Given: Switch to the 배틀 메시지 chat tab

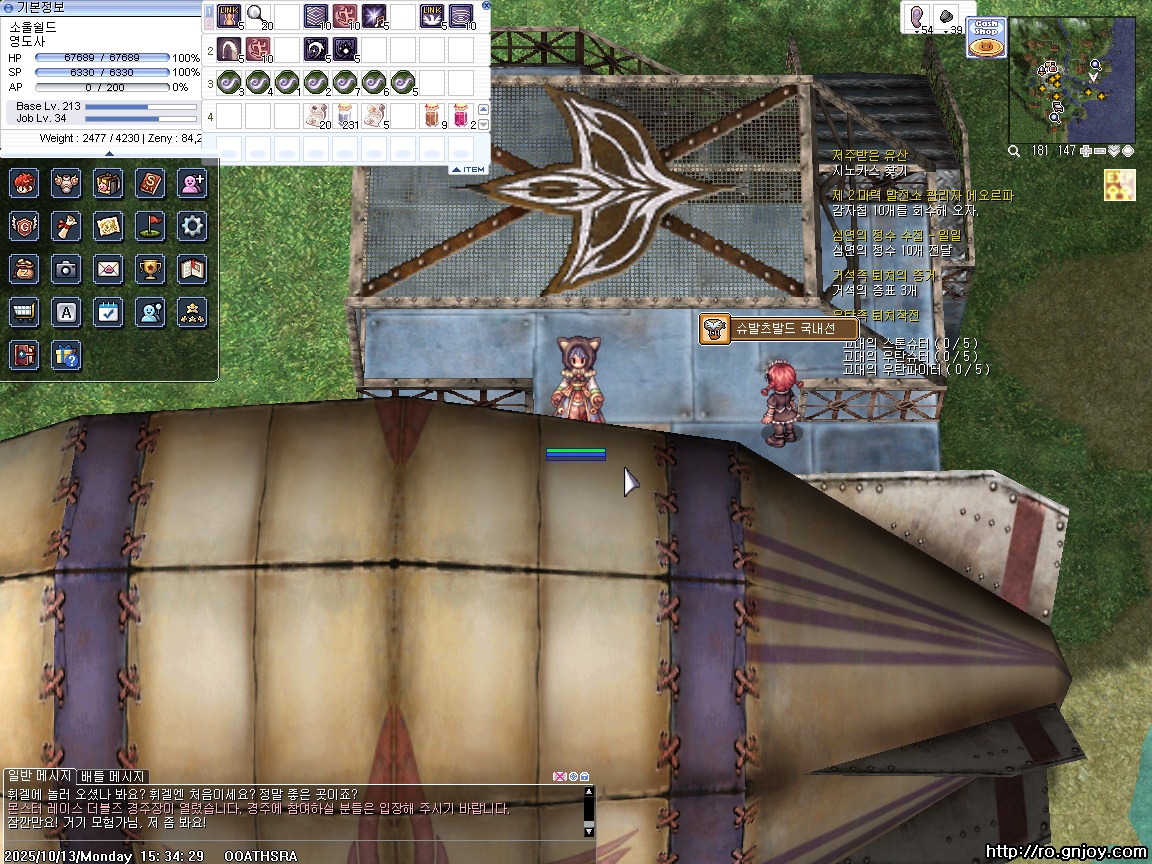Looking at the screenshot, I should point(113,776).
